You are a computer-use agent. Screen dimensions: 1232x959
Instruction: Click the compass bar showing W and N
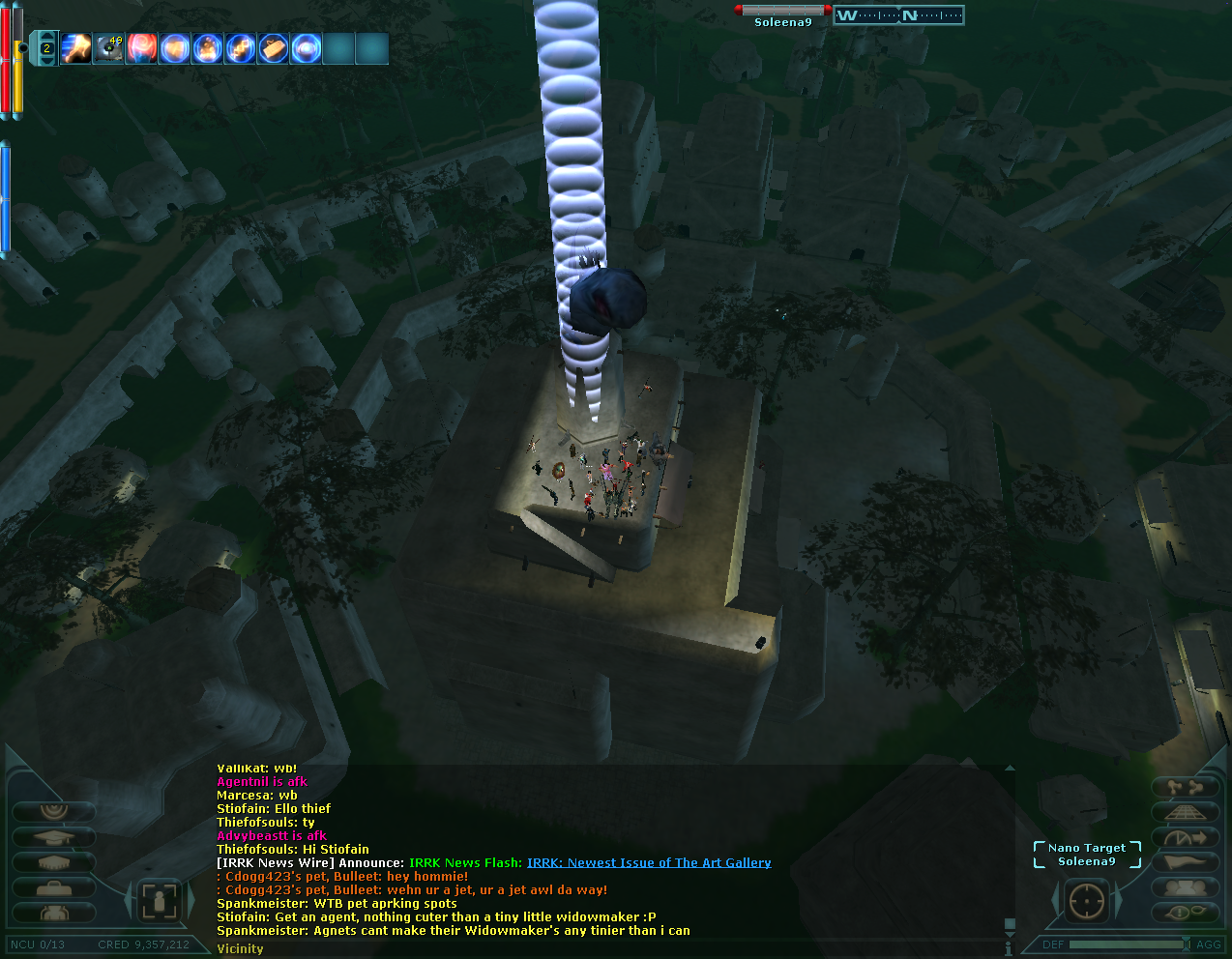898,15
